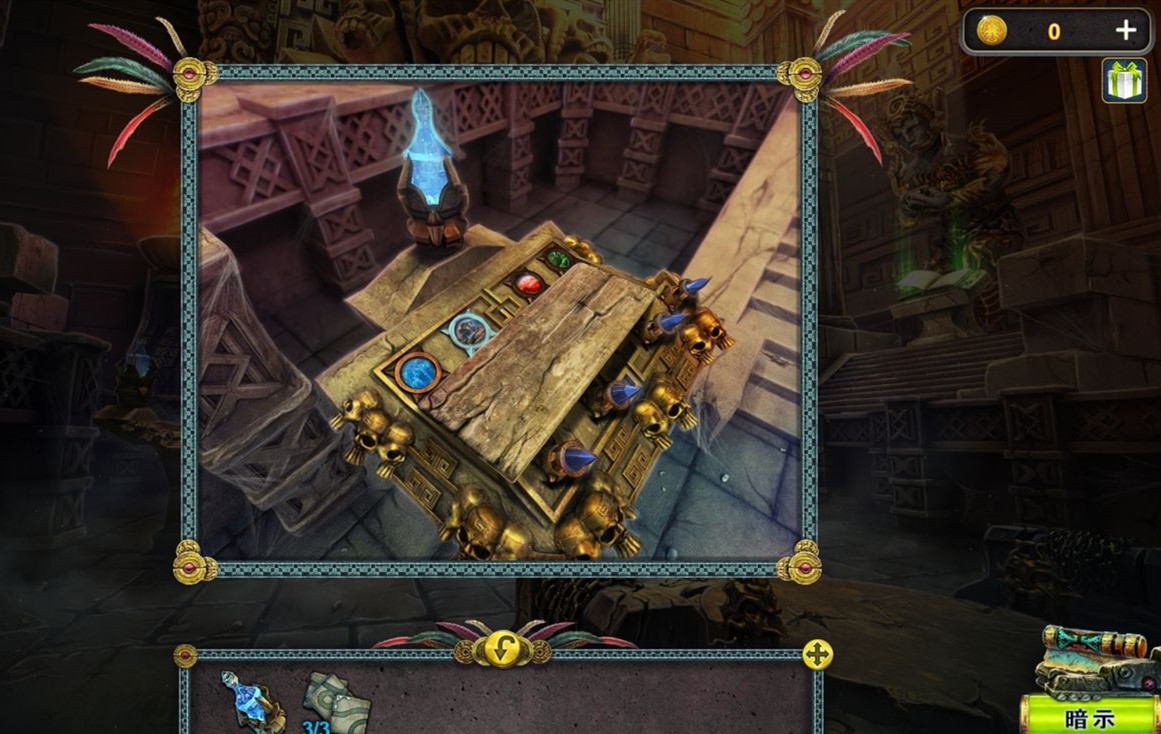Open the green gift box reward

[x=1123, y=81]
